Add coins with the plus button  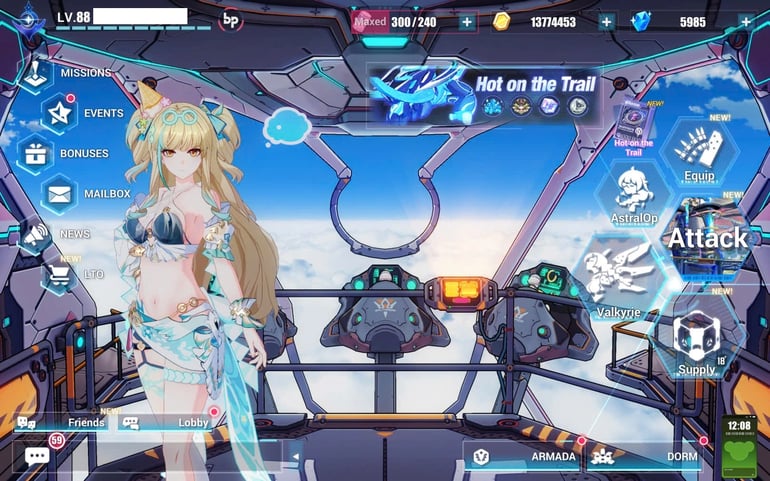[x=606, y=22]
